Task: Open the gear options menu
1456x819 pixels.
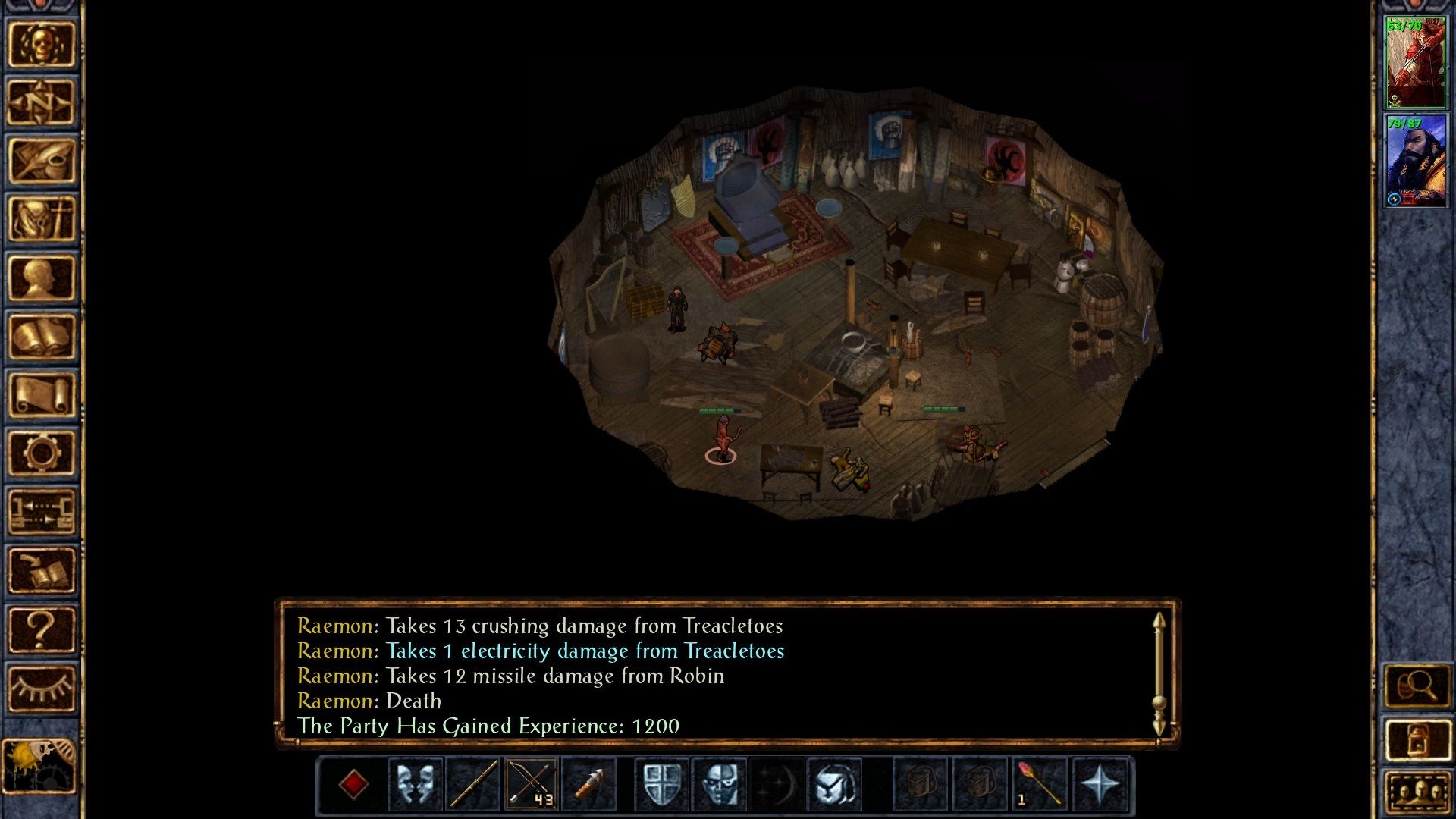Action: pyautogui.click(x=42, y=453)
